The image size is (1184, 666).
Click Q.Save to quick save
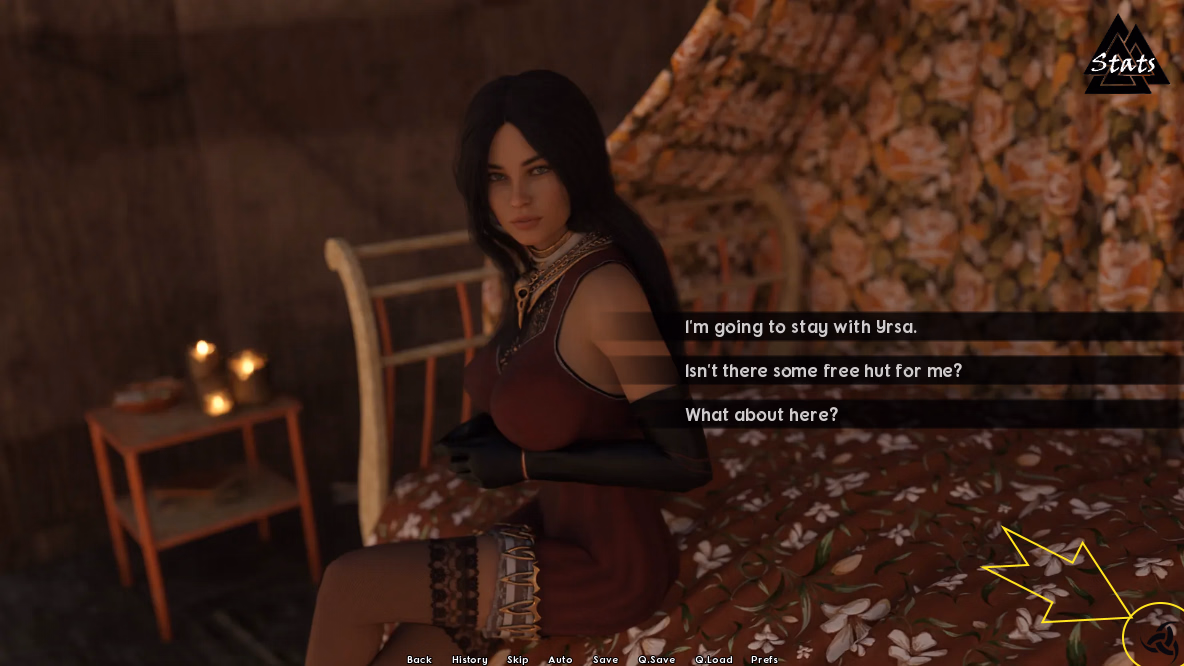656,659
